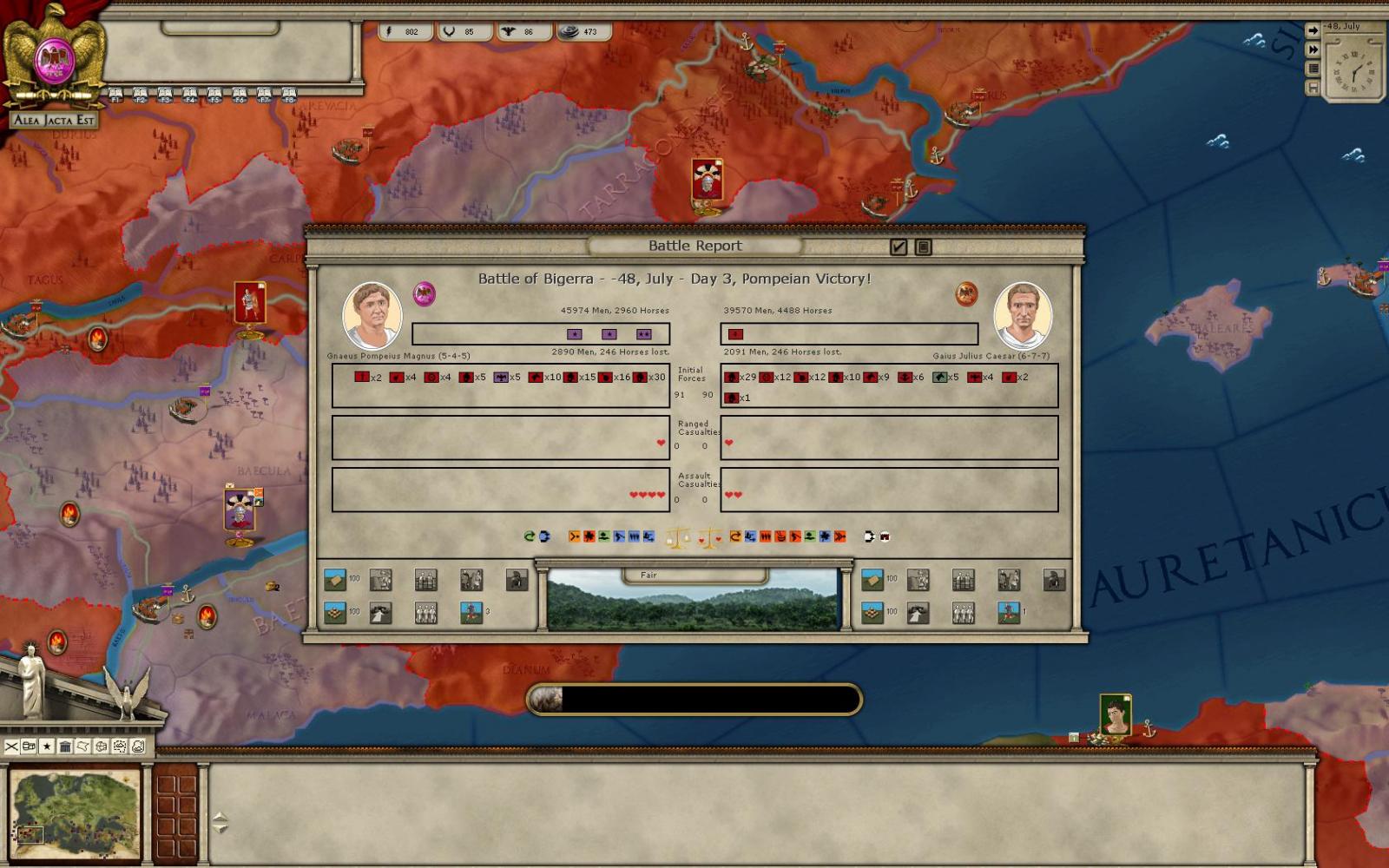This screenshot has height=868, width=1389.
Task: Select Gnaeus Pompeius Magnus portrait
Action: (372, 315)
